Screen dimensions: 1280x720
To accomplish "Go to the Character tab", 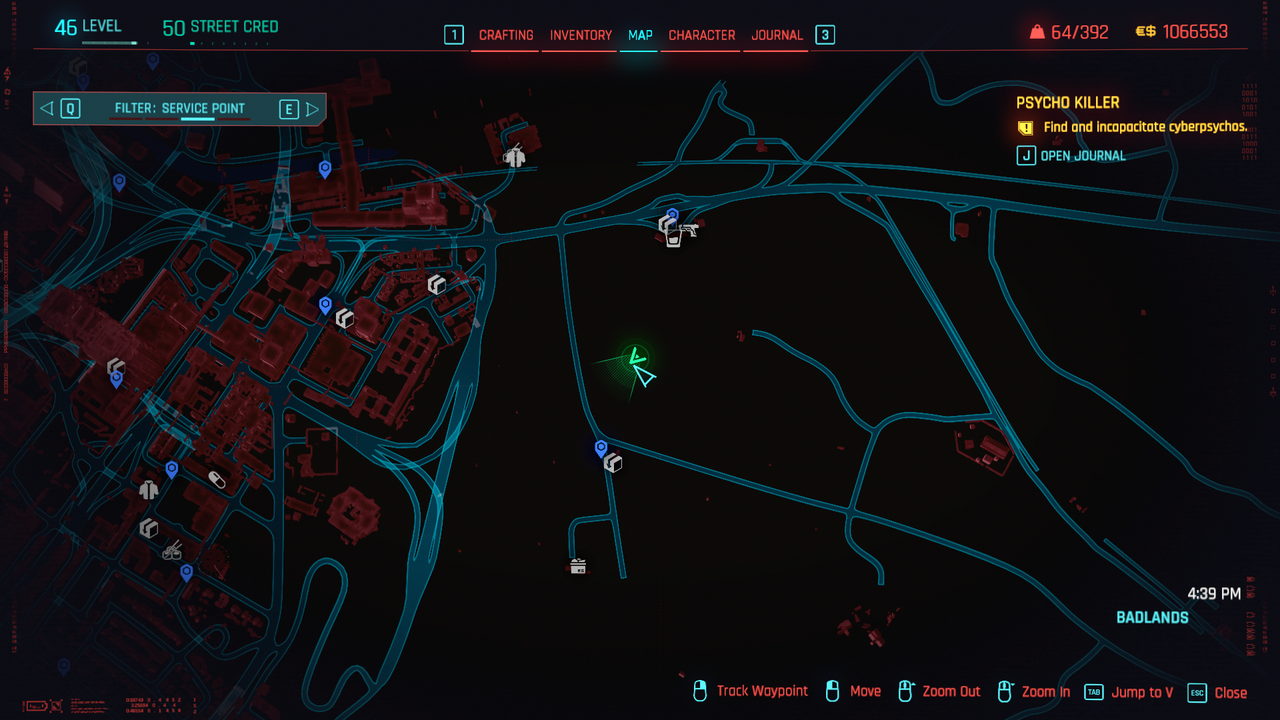I will [701, 35].
